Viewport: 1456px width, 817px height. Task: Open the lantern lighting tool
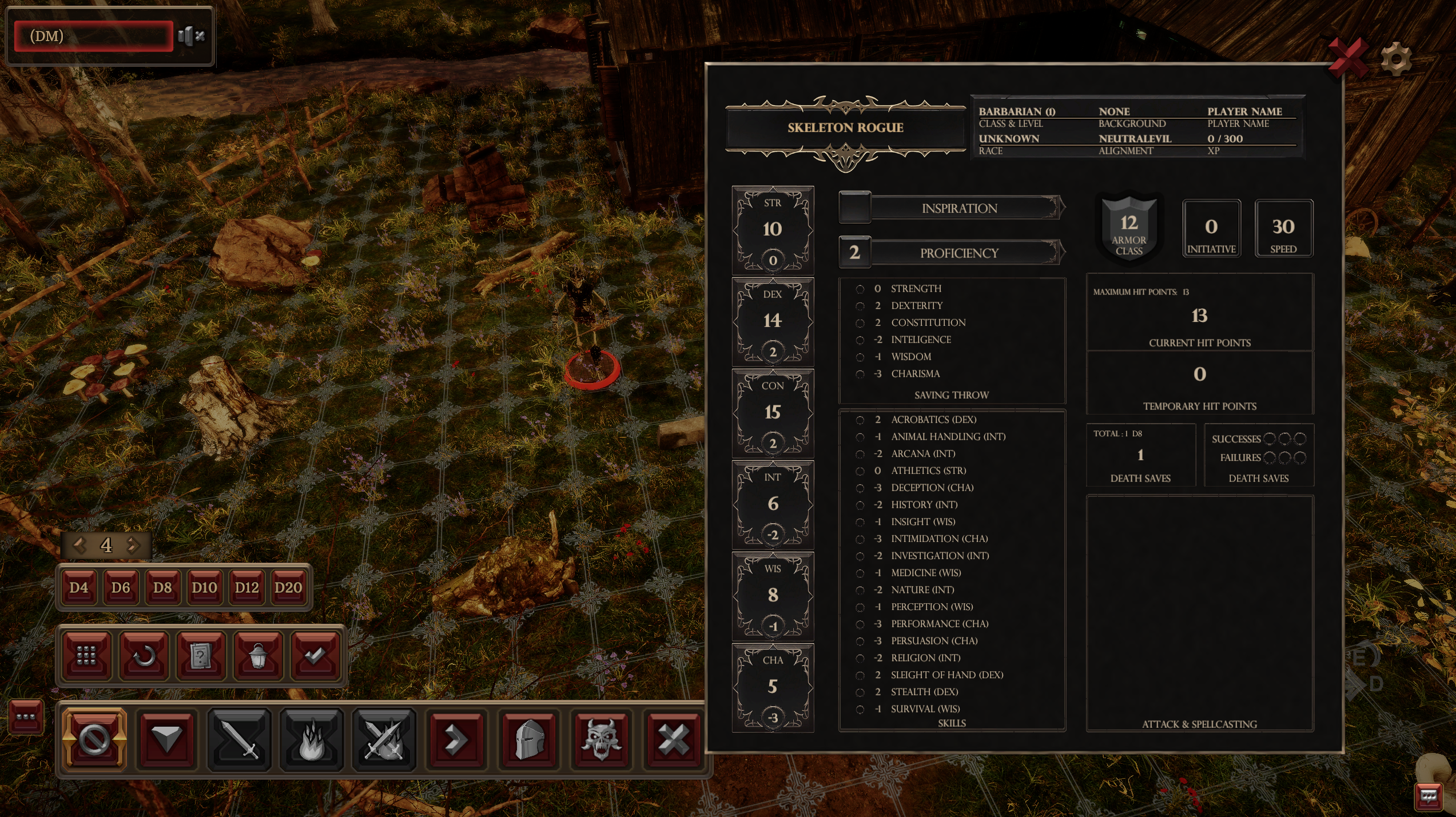(258, 656)
